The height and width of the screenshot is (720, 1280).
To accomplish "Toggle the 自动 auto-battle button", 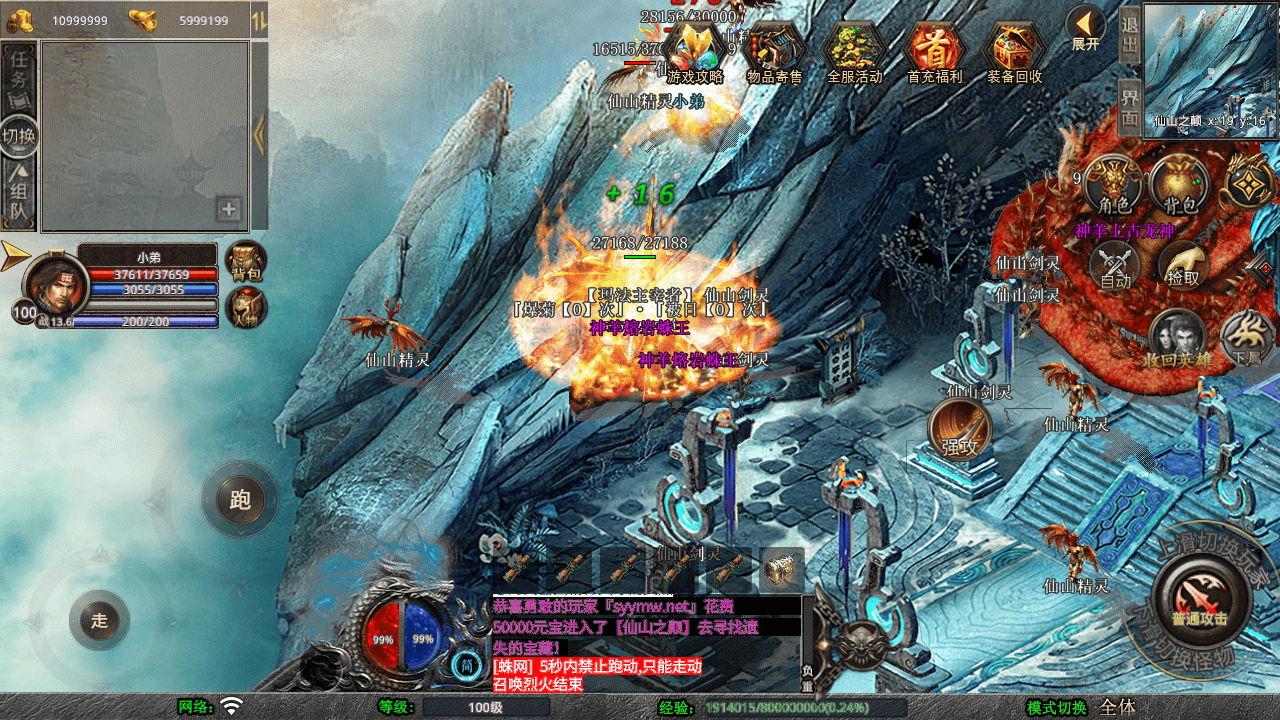I will 1115,266.
